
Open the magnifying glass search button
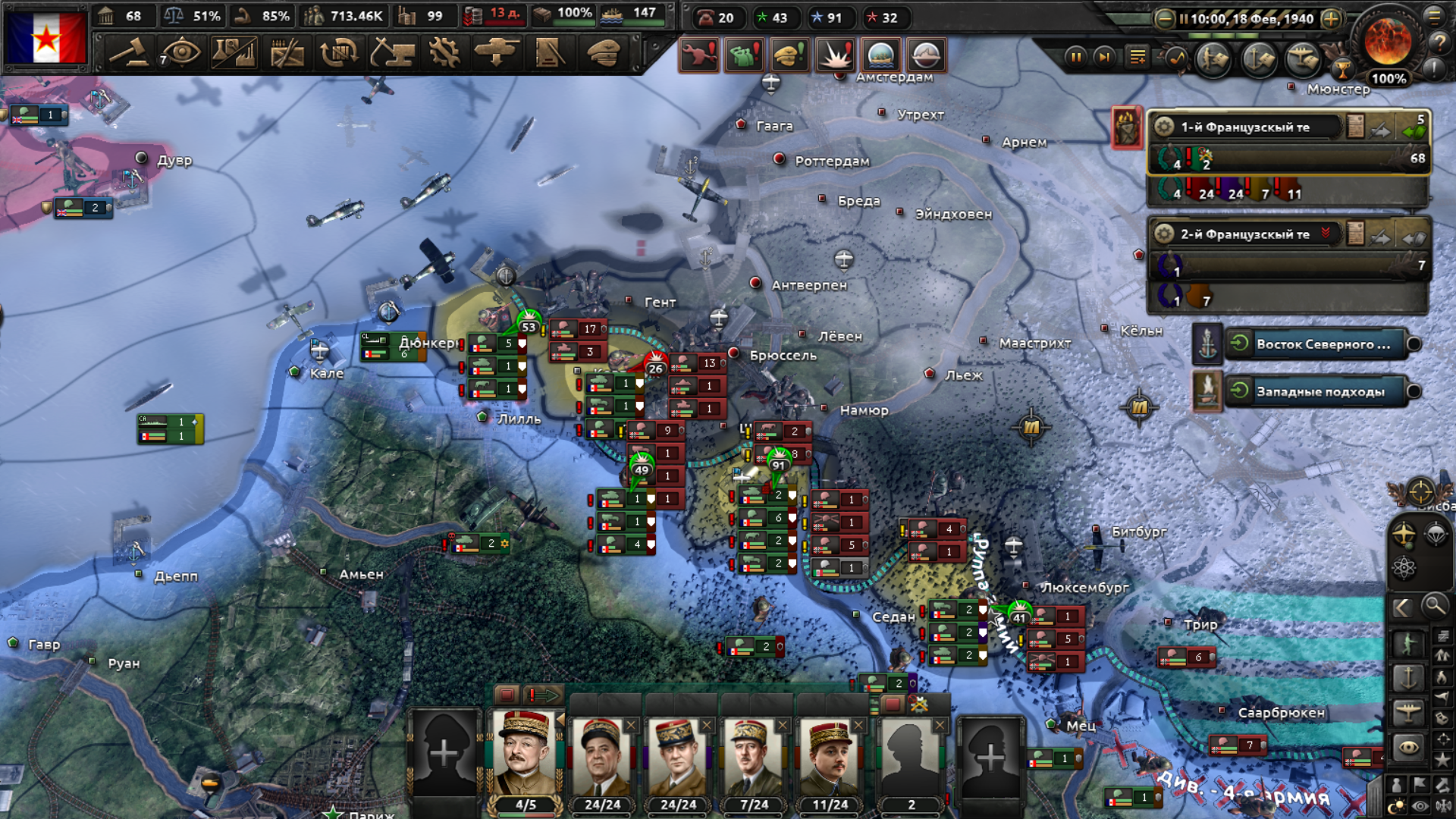(x=1434, y=606)
